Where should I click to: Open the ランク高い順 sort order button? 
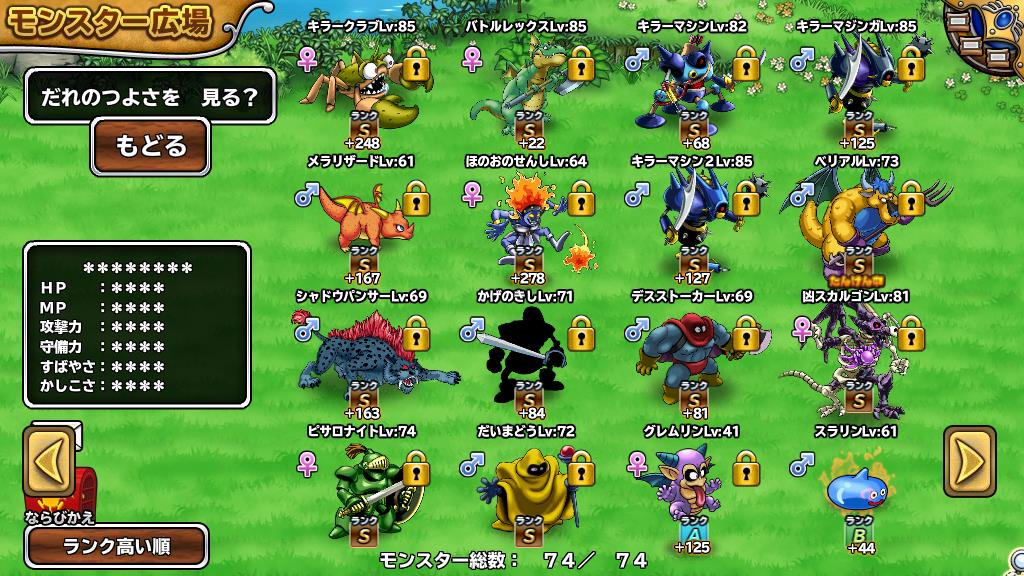point(118,546)
